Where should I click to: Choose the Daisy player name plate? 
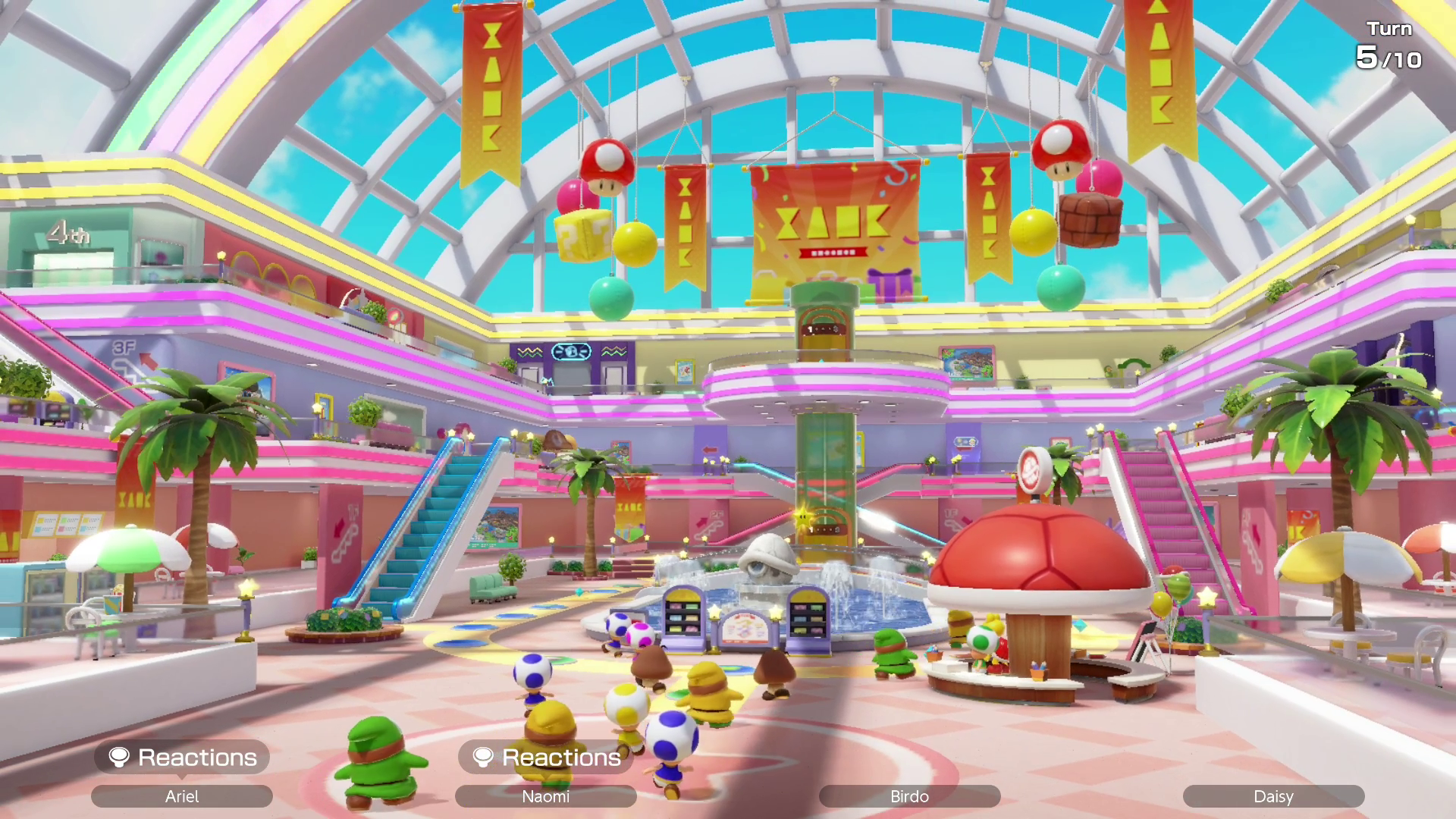click(x=1273, y=796)
